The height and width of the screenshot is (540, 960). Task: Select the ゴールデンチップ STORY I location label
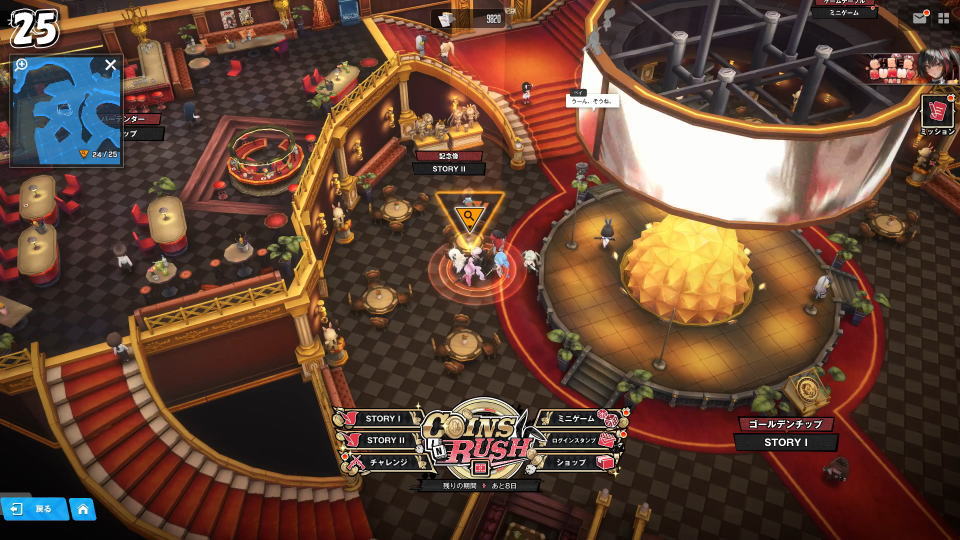coord(785,433)
